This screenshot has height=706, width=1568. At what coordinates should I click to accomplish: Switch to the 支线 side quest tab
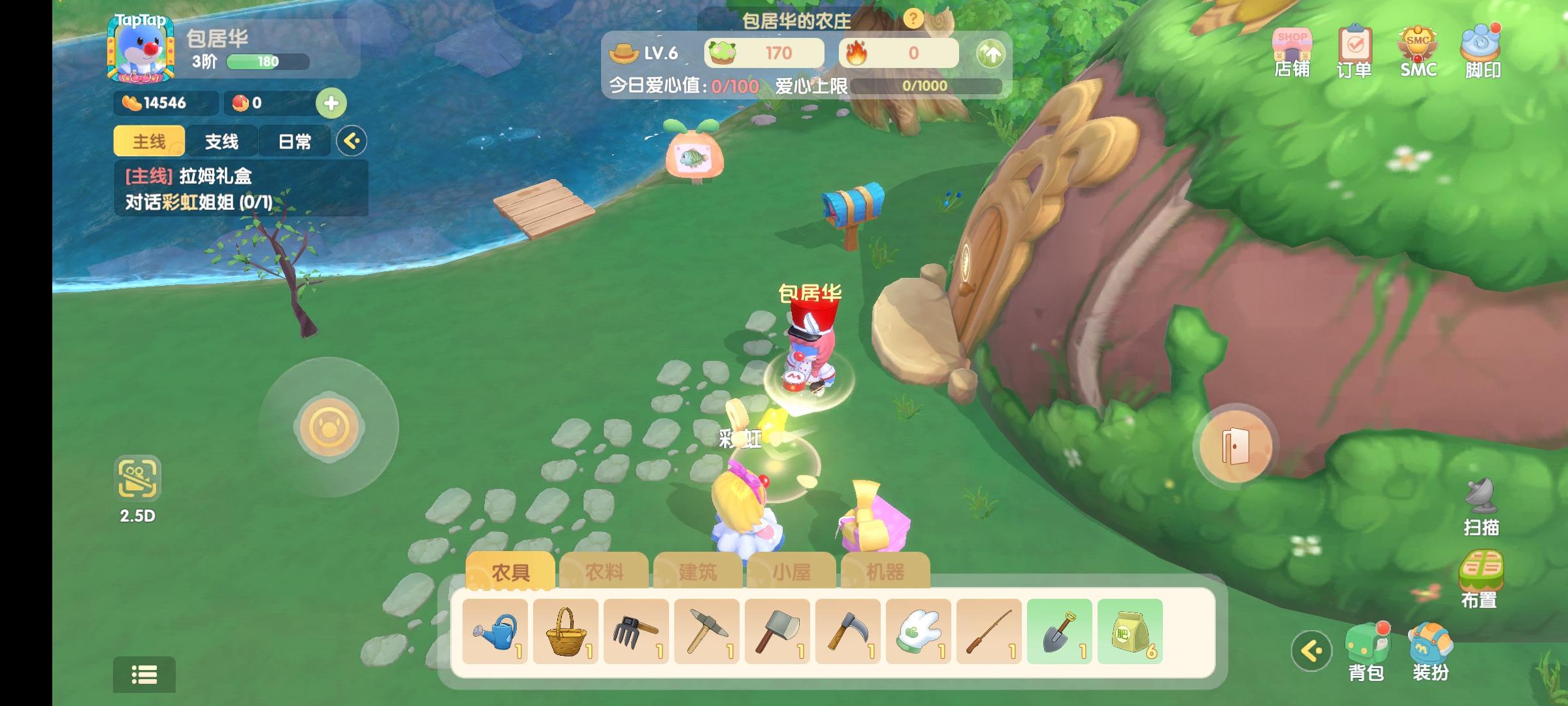pos(221,141)
